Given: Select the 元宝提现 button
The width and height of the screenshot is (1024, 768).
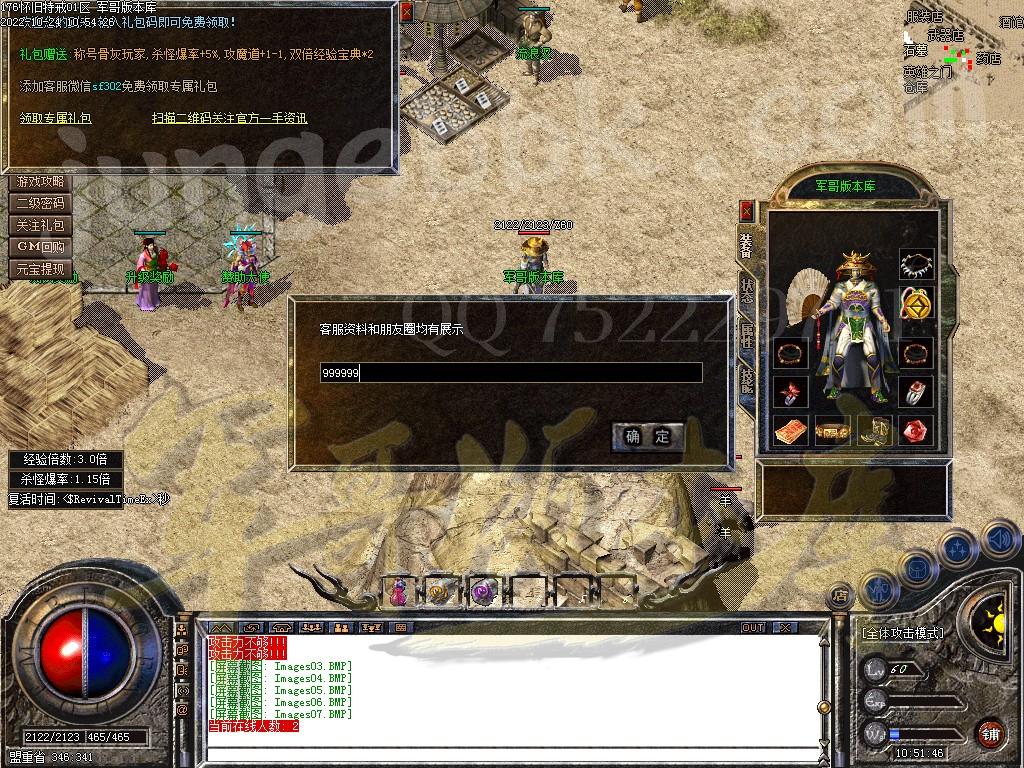Looking at the screenshot, I should [x=40, y=269].
